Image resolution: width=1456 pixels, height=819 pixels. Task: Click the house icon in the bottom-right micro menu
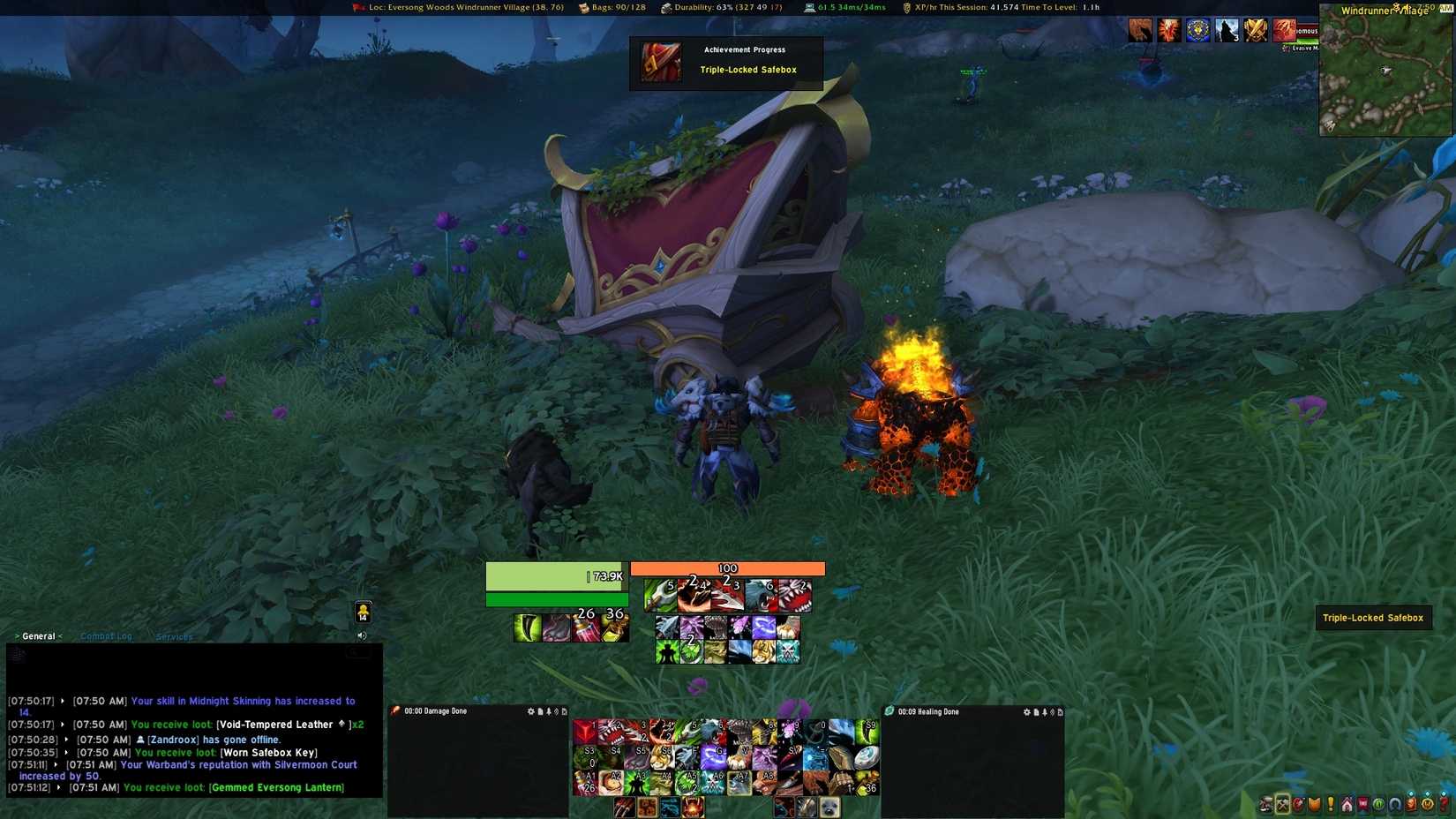click(1347, 804)
